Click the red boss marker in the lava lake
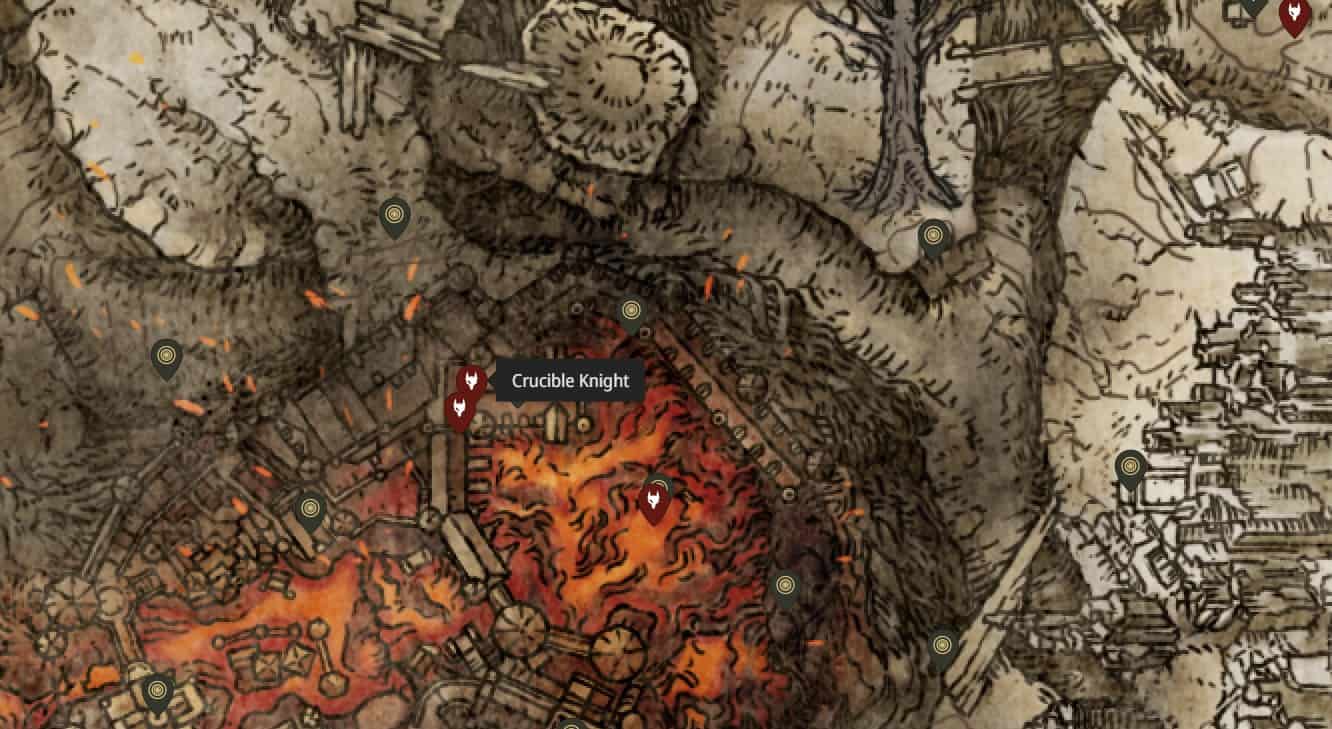The height and width of the screenshot is (729, 1332). tap(653, 500)
